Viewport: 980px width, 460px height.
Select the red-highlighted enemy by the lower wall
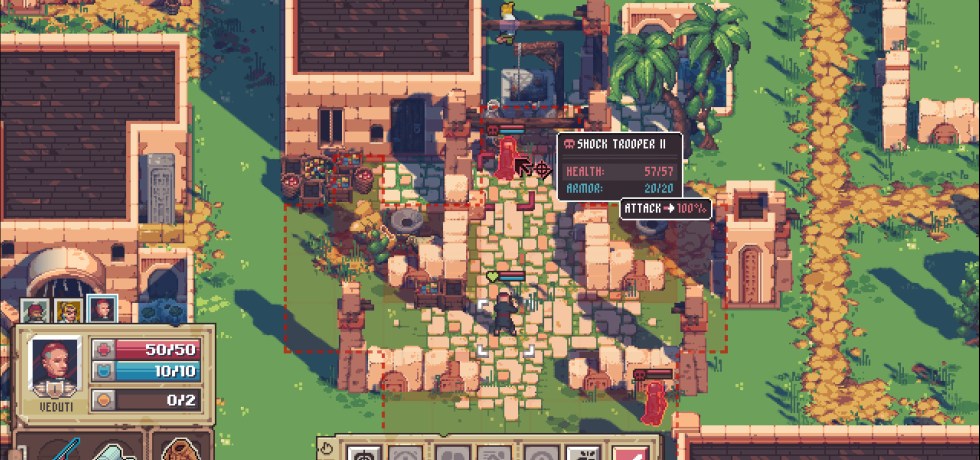(x=656, y=402)
